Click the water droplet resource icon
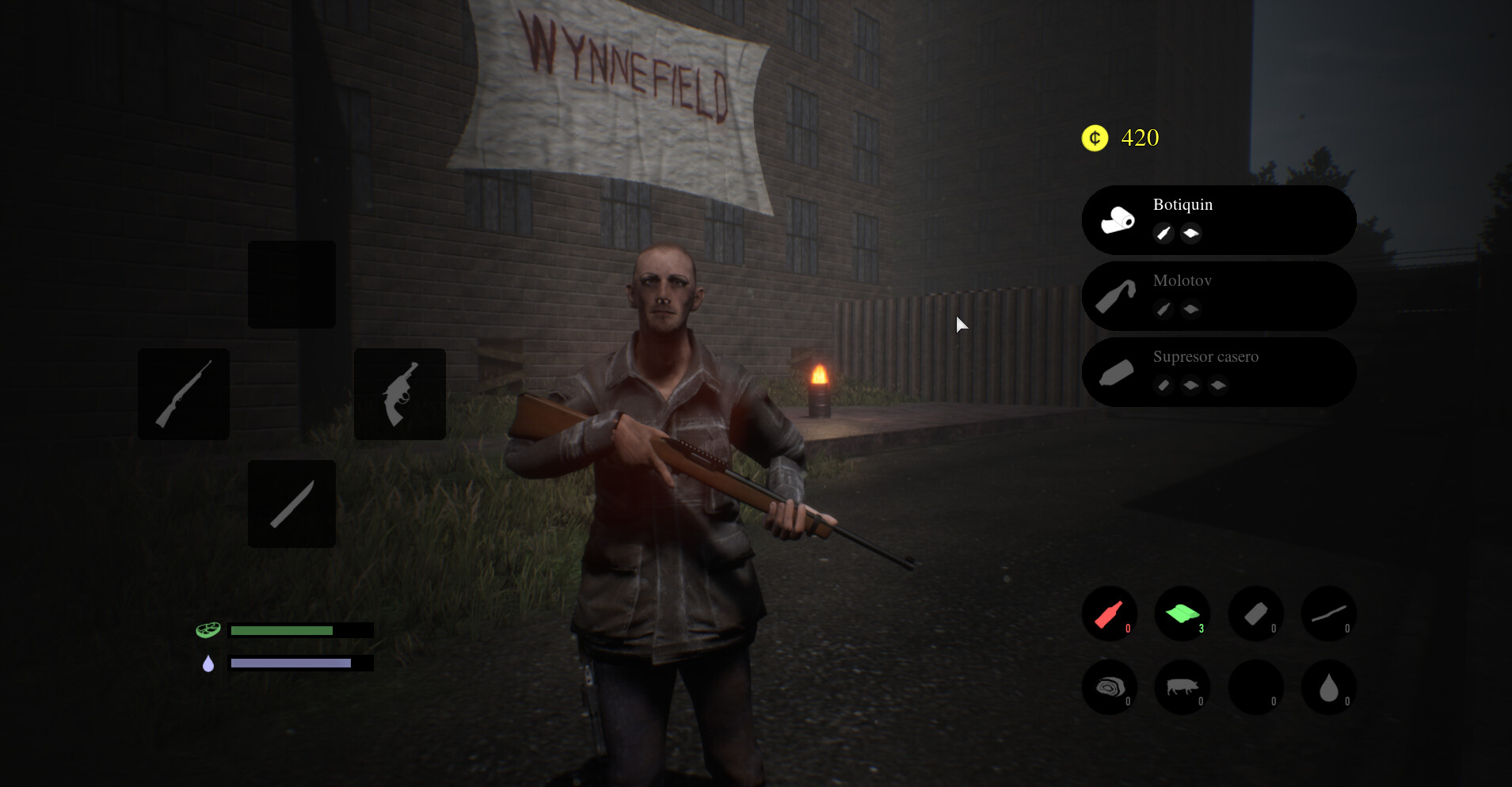1512x787 pixels. tap(1329, 687)
